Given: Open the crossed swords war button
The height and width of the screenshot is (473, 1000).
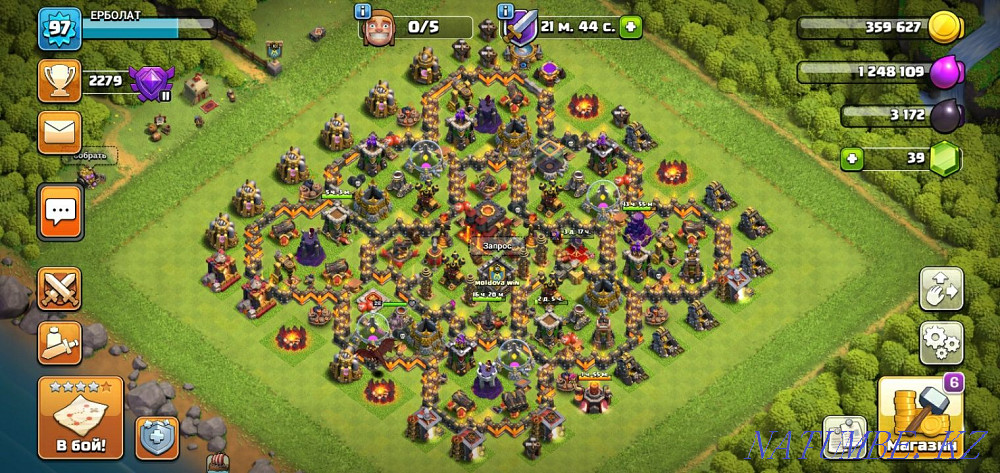Looking at the screenshot, I should 59,289.
